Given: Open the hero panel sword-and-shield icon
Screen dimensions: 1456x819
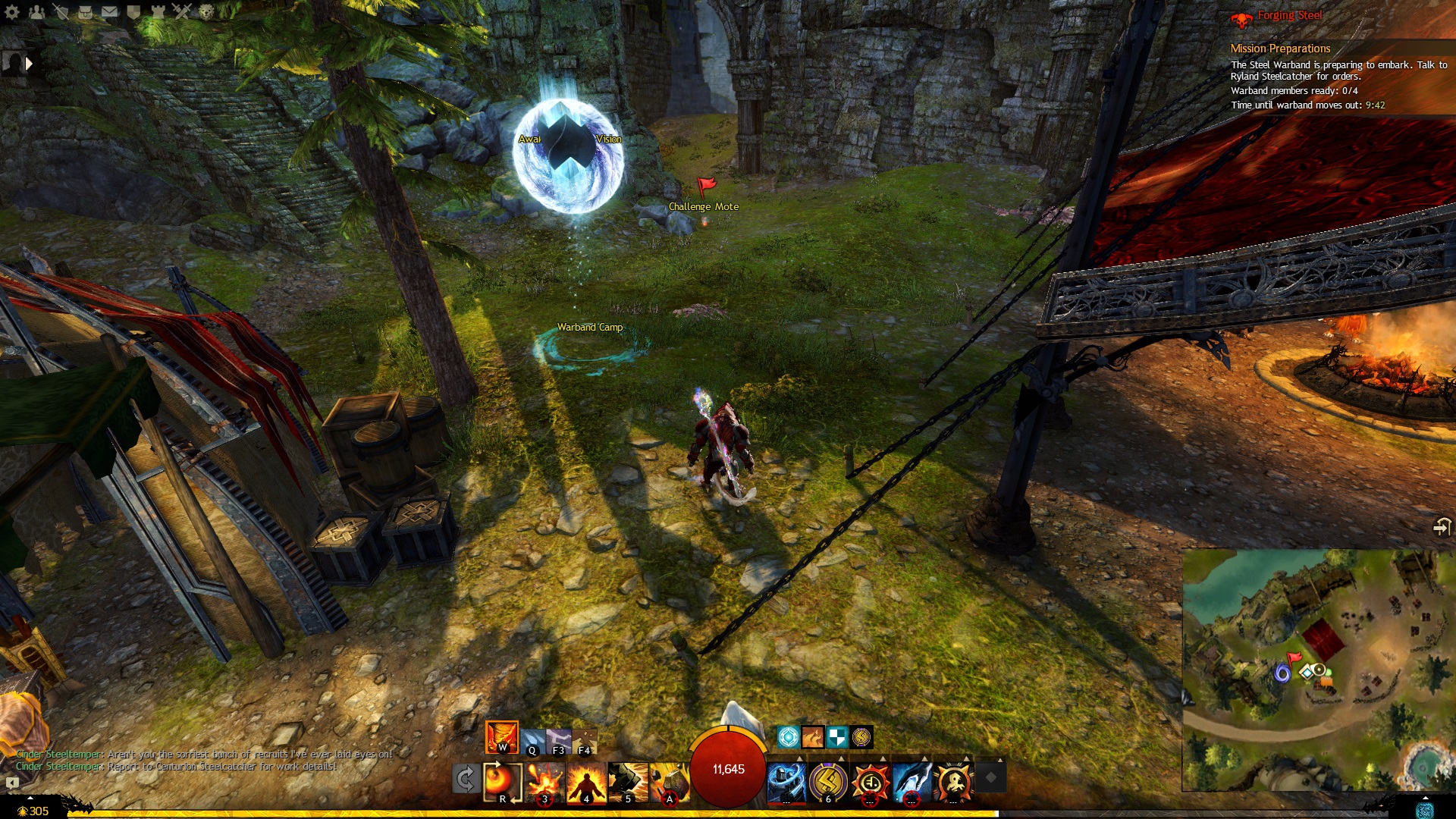Looking at the screenshot, I should (x=61, y=11).
